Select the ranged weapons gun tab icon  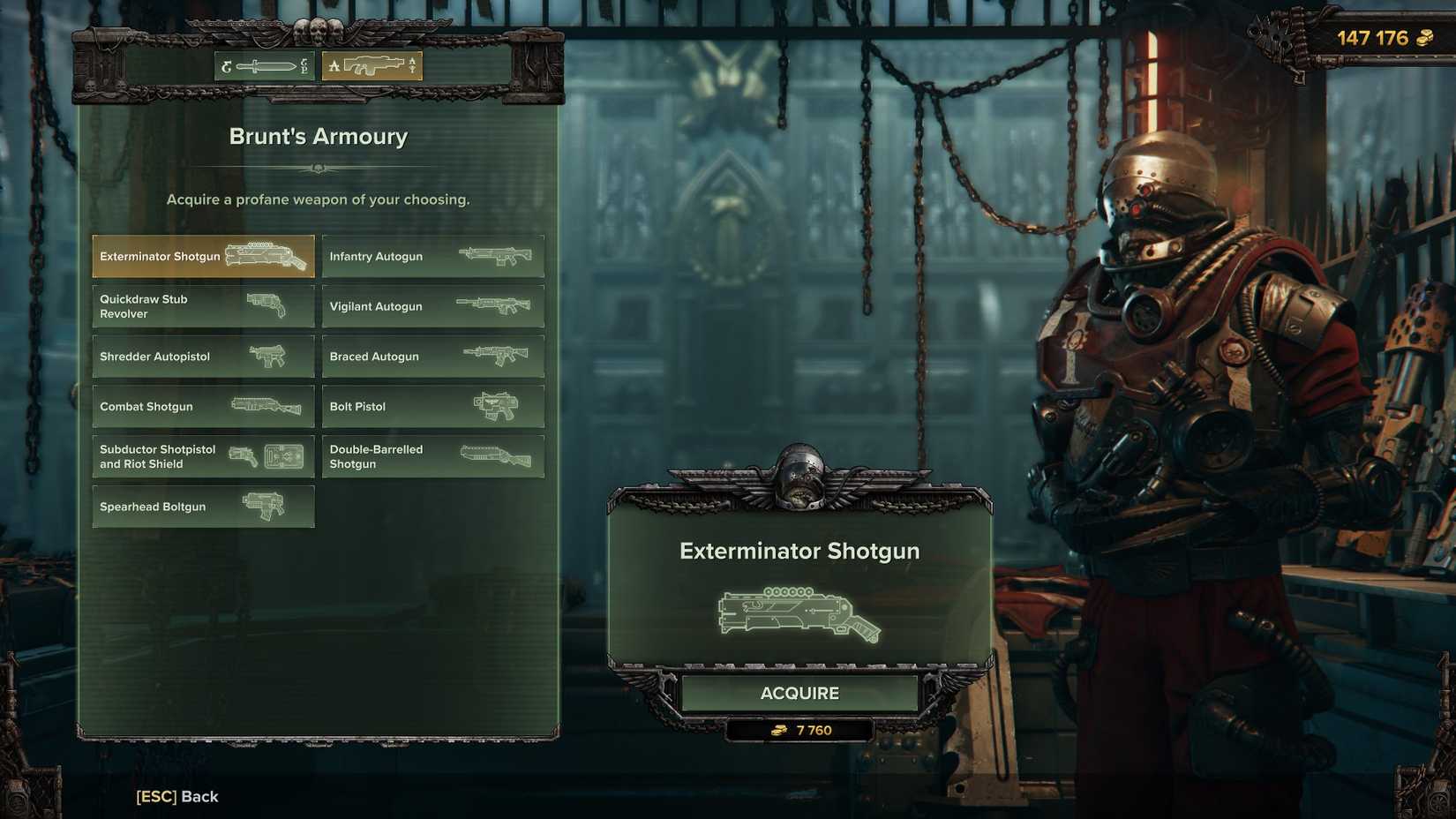(x=371, y=64)
